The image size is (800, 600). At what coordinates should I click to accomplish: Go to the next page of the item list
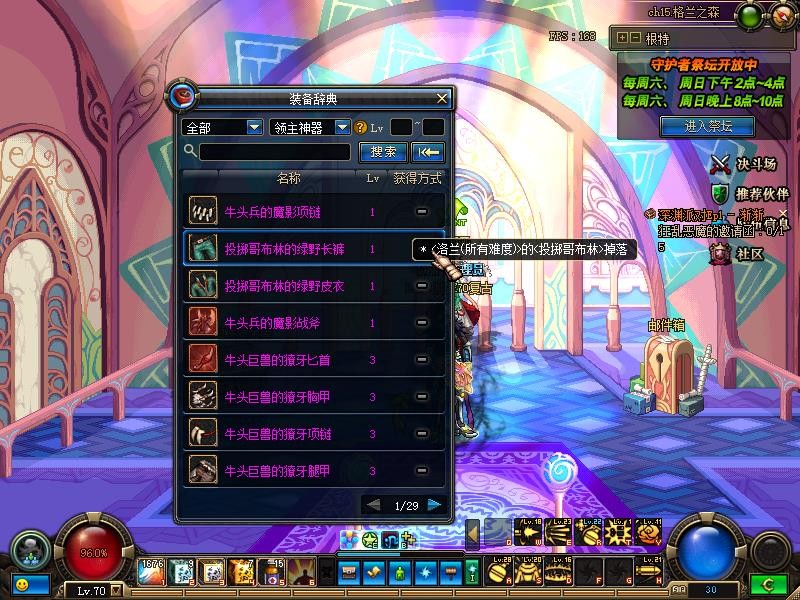click(435, 505)
